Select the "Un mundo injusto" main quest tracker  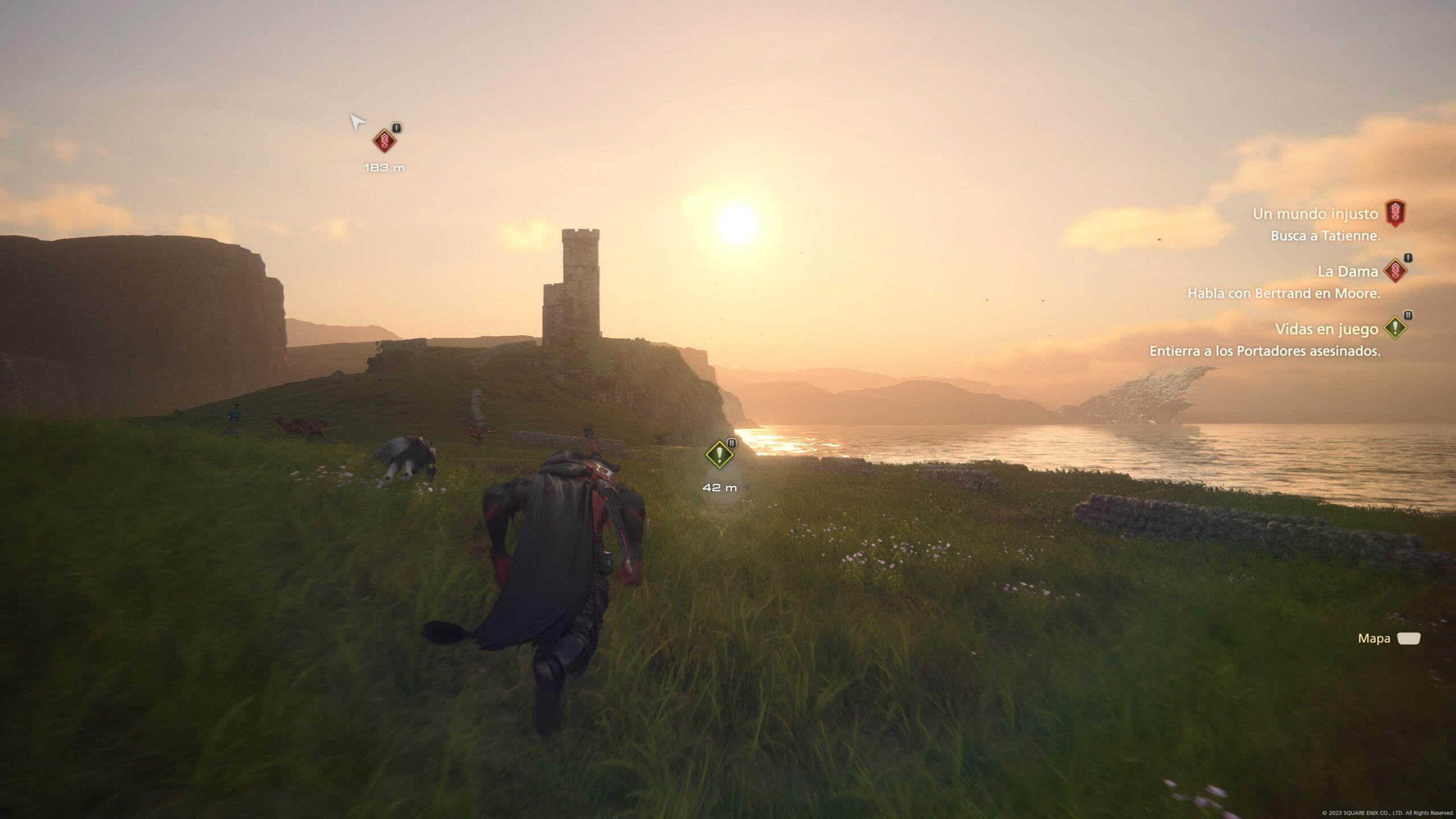coord(1315,214)
